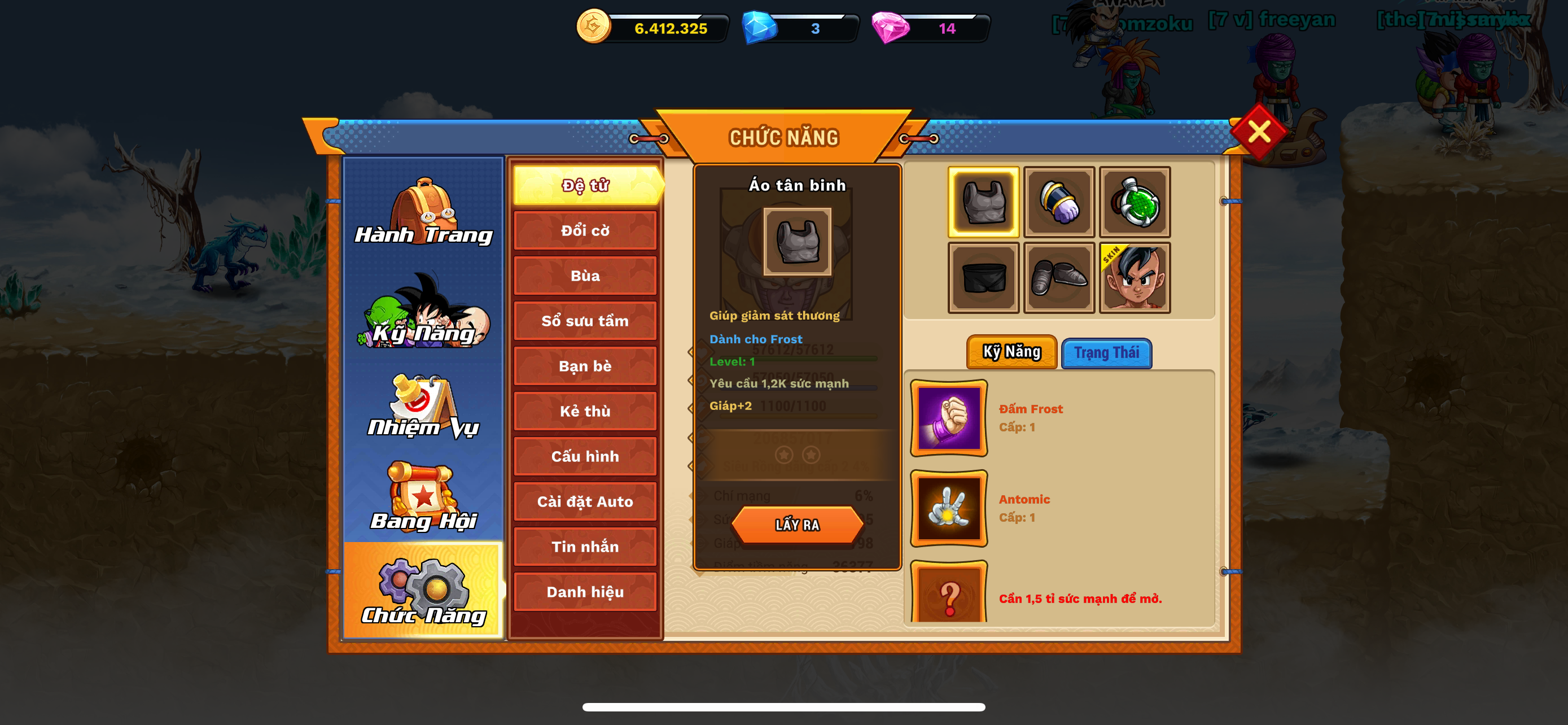Show the Bạn bè friends list
Screen dimensions: 1568x725
pyautogui.click(x=585, y=366)
